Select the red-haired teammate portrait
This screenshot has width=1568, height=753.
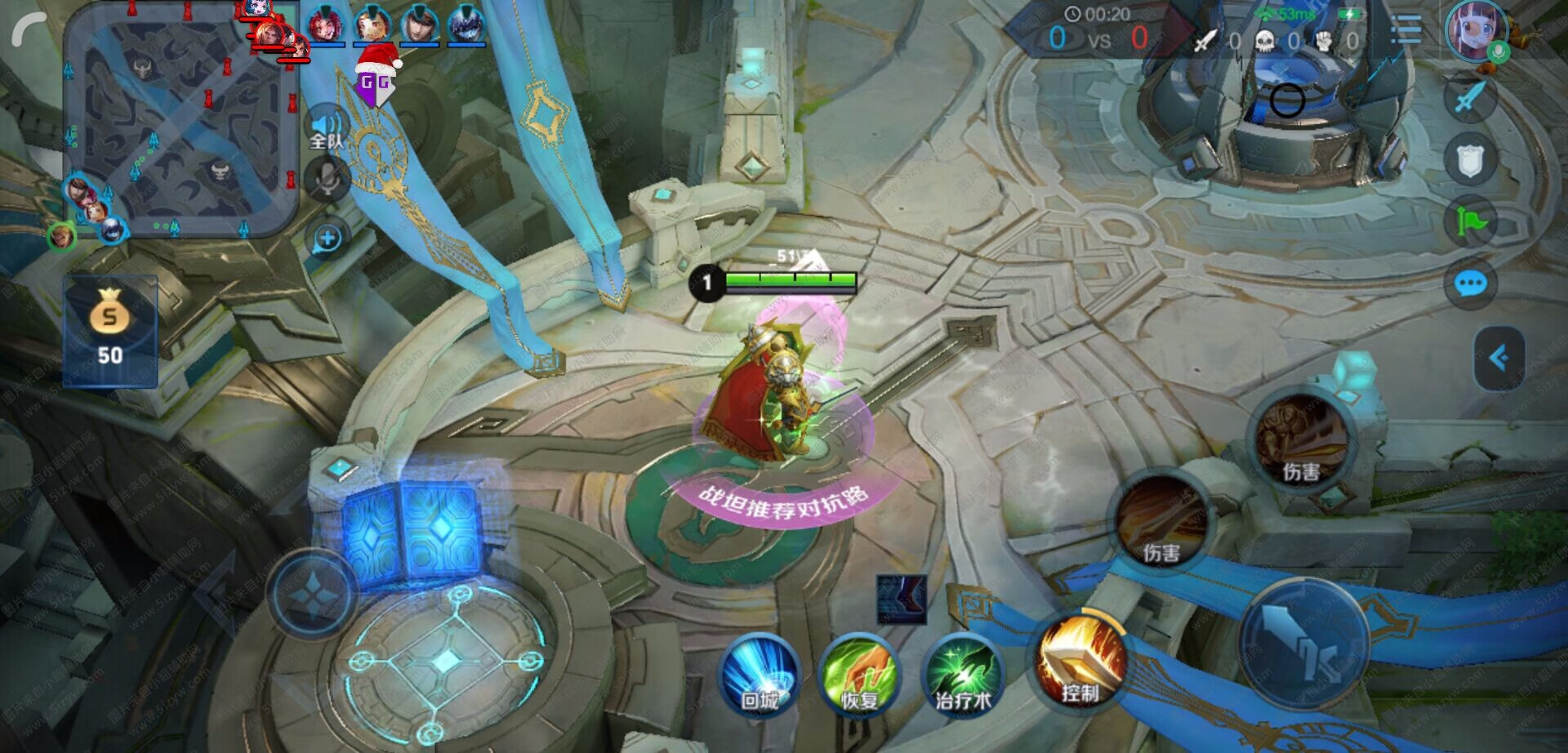tap(325, 25)
